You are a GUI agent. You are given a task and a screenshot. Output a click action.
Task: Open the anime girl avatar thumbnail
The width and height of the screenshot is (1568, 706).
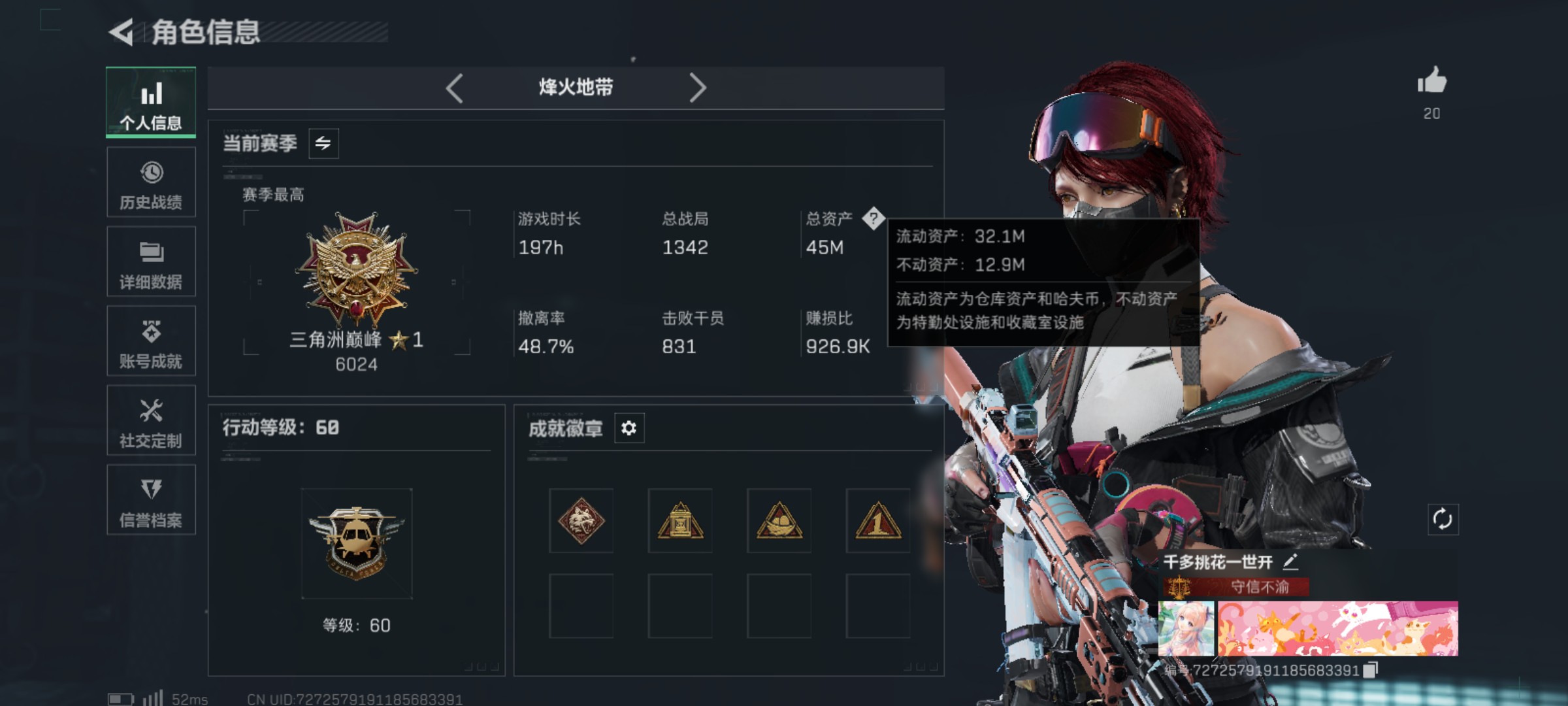pos(1186,628)
